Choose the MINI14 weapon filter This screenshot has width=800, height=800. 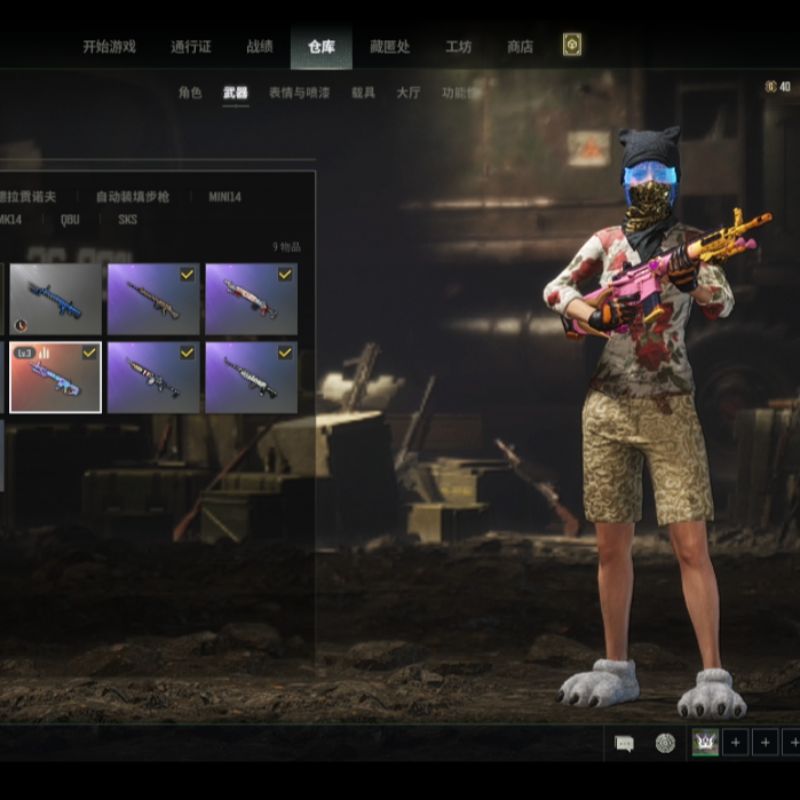tap(225, 197)
